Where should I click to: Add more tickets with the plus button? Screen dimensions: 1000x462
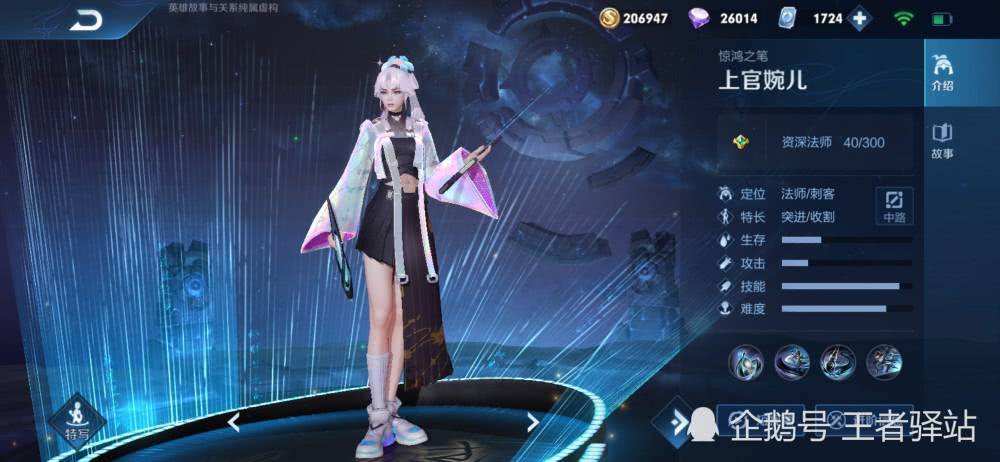pyautogui.click(x=859, y=18)
